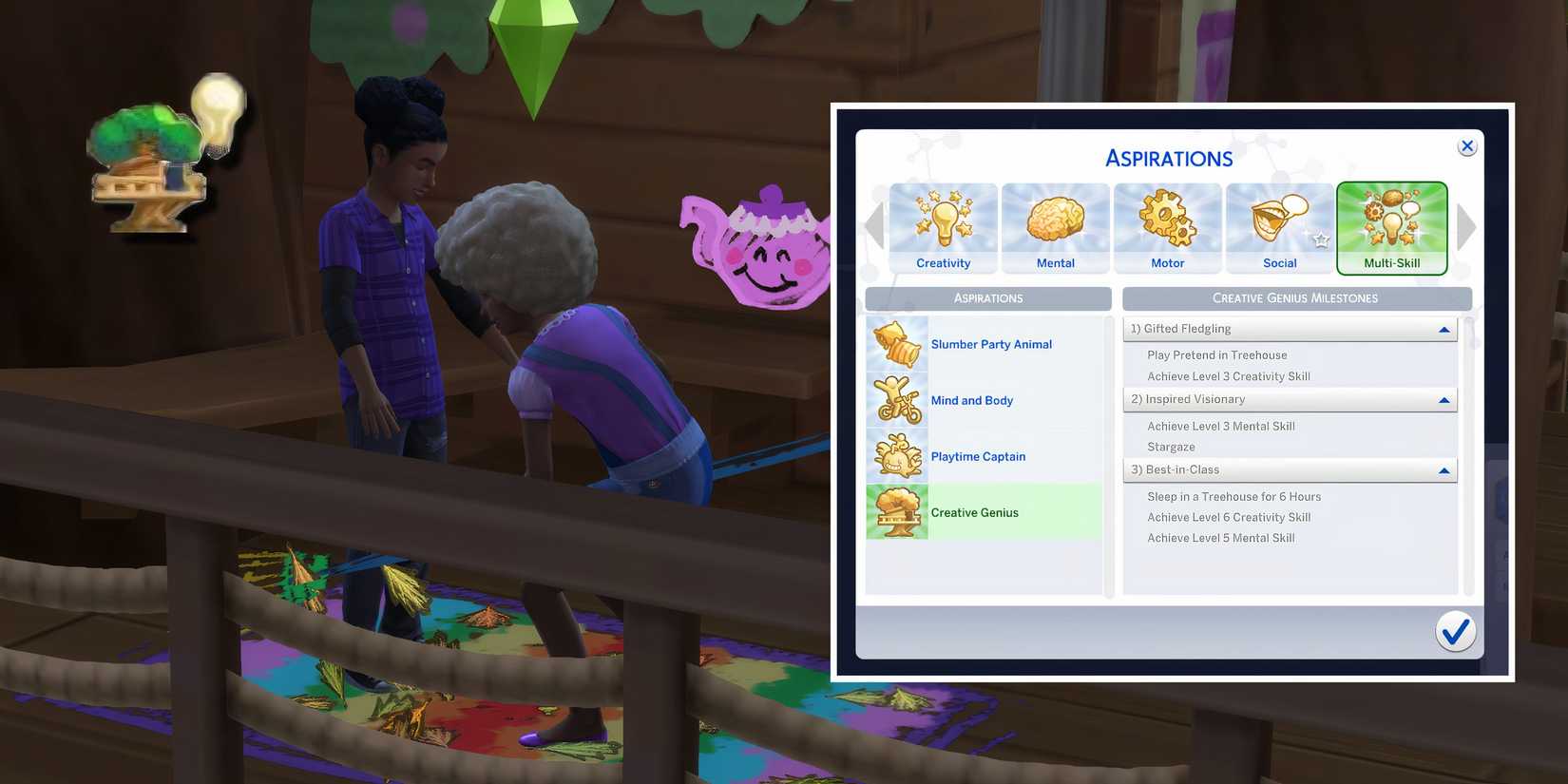Click the Slumber Party Animal sleeping bag icon
The width and height of the screenshot is (1568, 784).
(x=896, y=344)
